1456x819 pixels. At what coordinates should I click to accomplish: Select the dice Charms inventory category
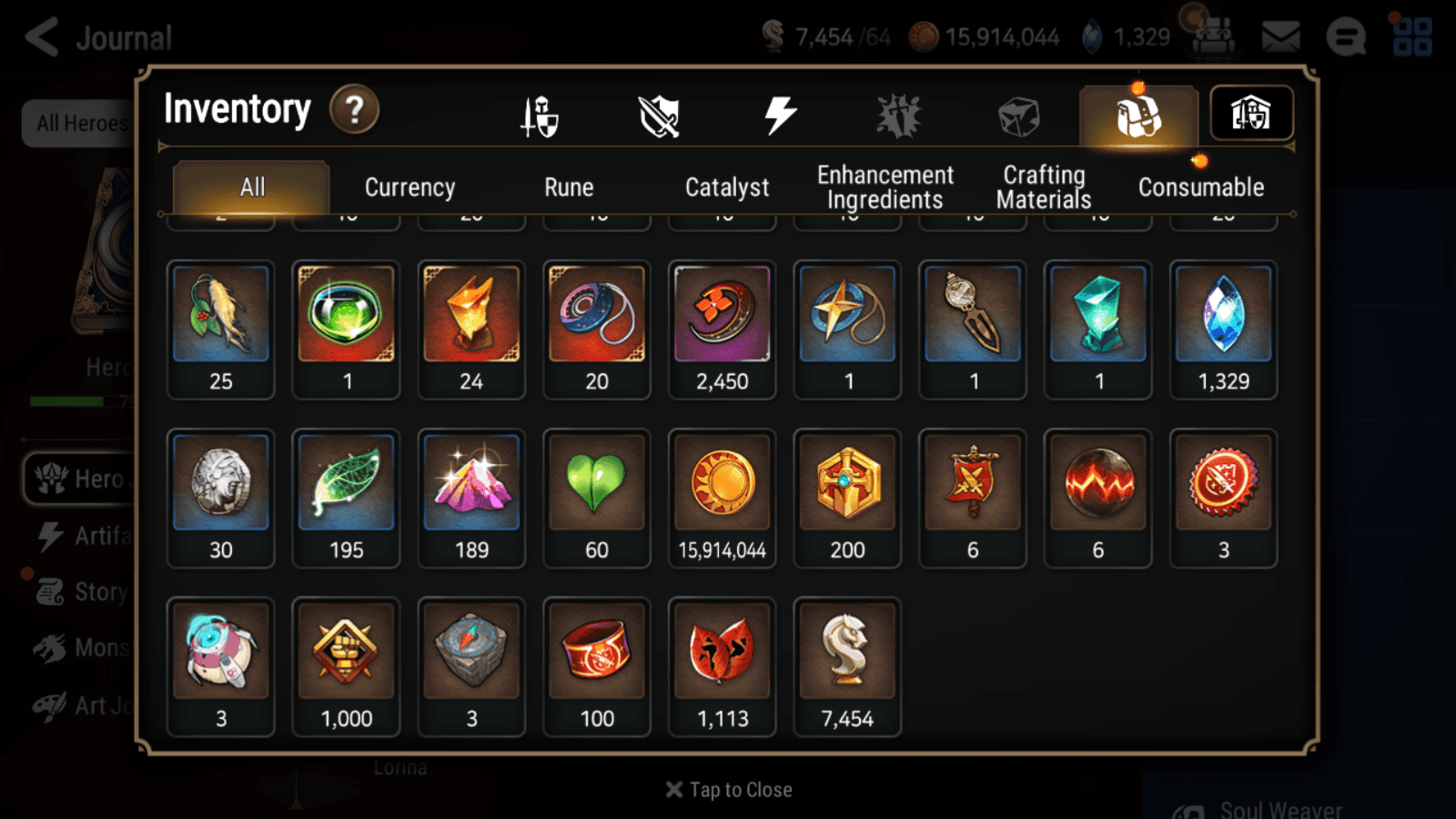pos(1016,114)
